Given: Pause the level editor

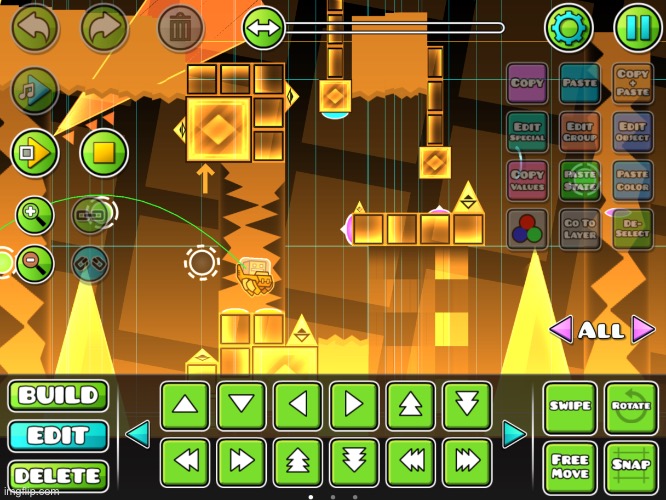Looking at the screenshot, I should pos(637,28).
